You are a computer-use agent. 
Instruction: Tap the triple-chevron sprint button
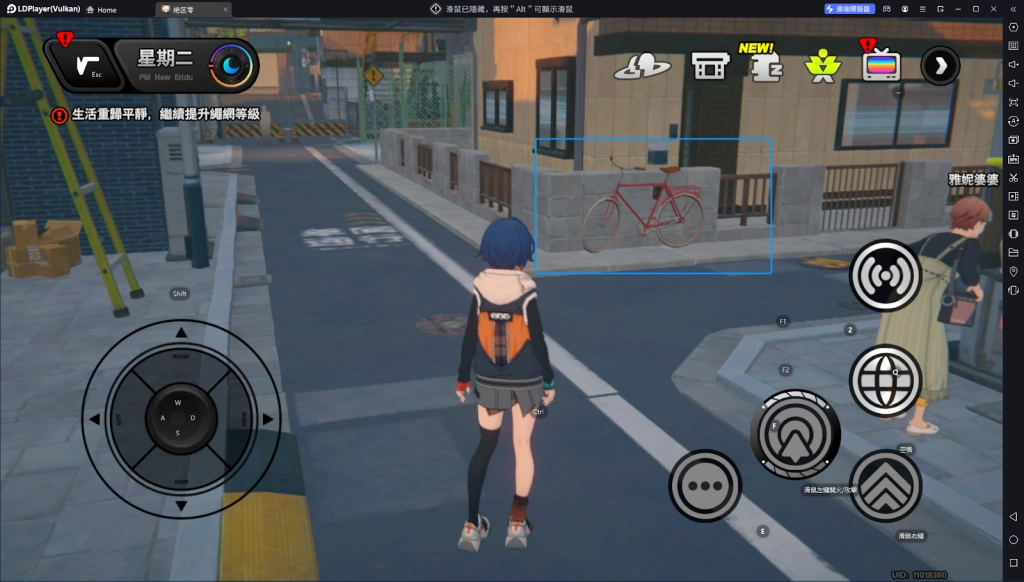pyautogui.click(x=885, y=486)
